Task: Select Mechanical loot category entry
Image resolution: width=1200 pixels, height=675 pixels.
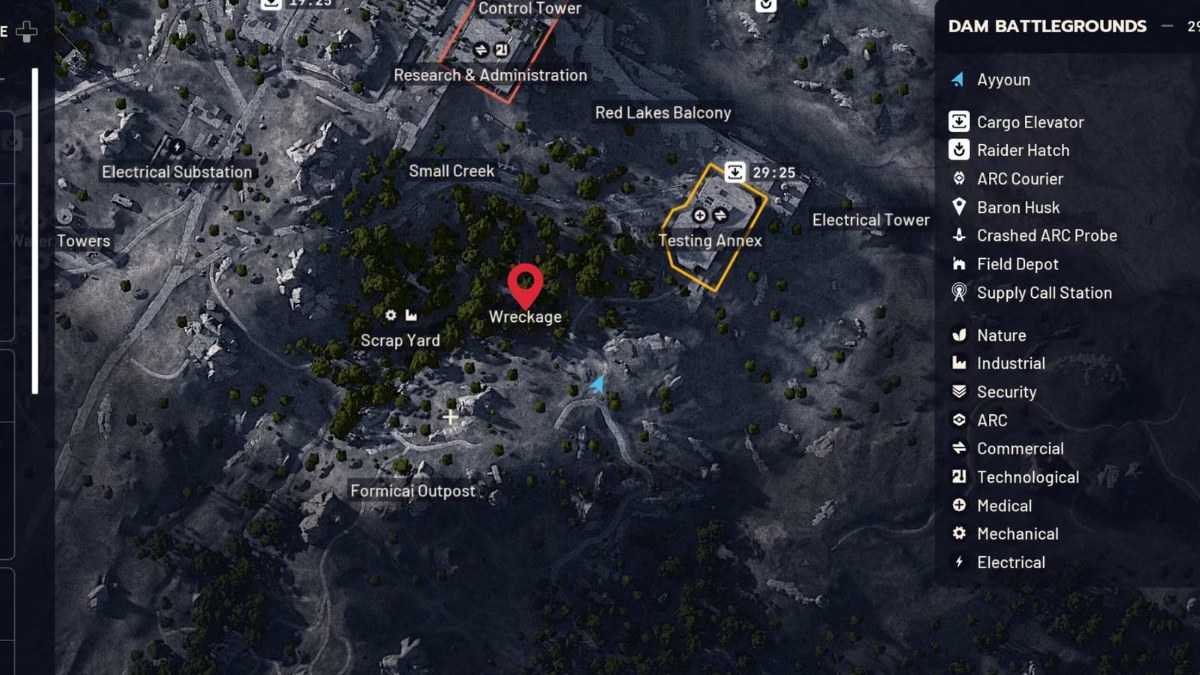Action: point(1017,534)
